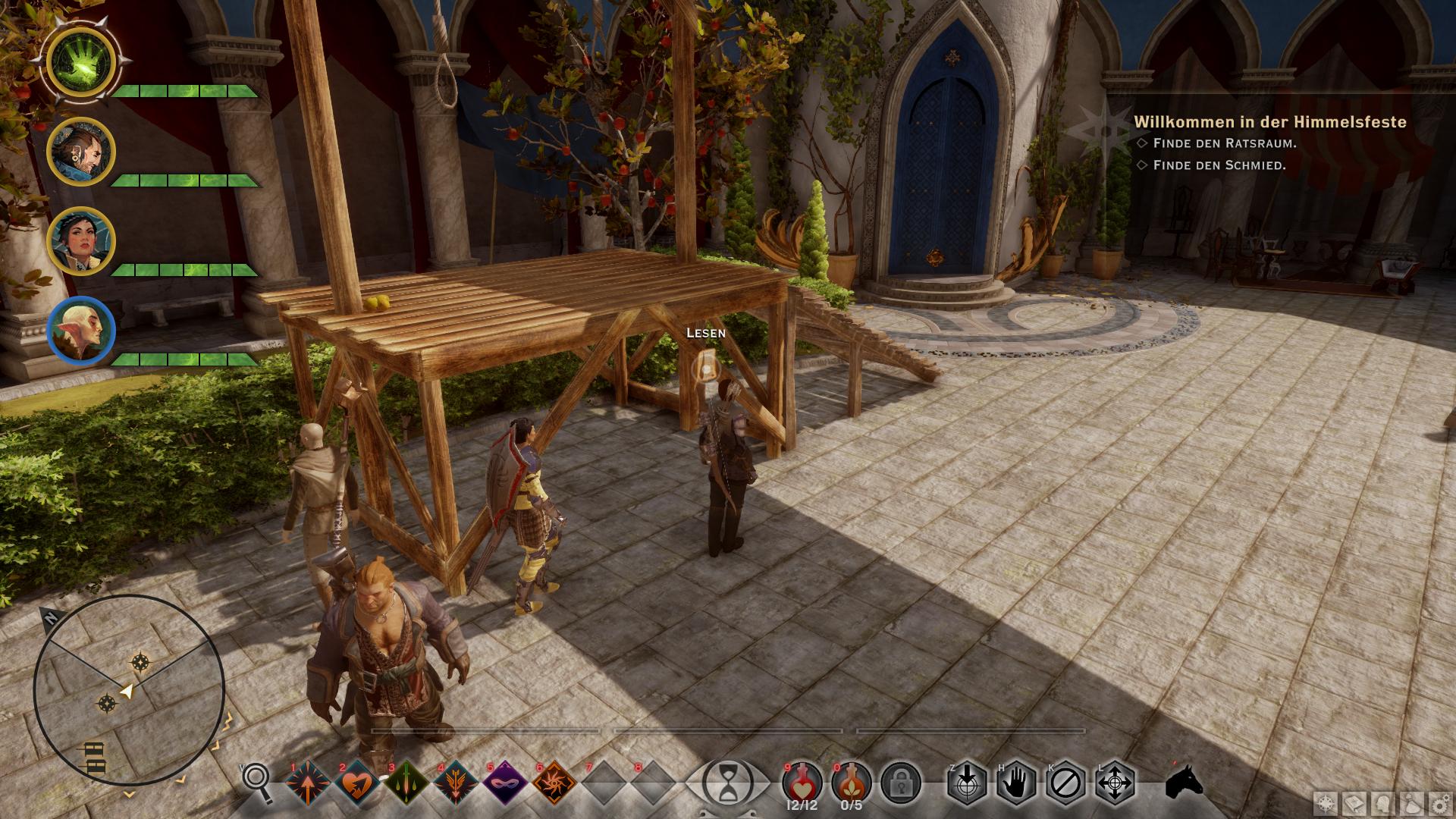
Task: Activate the magnifying glass search icon
Action: tap(257, 781)
